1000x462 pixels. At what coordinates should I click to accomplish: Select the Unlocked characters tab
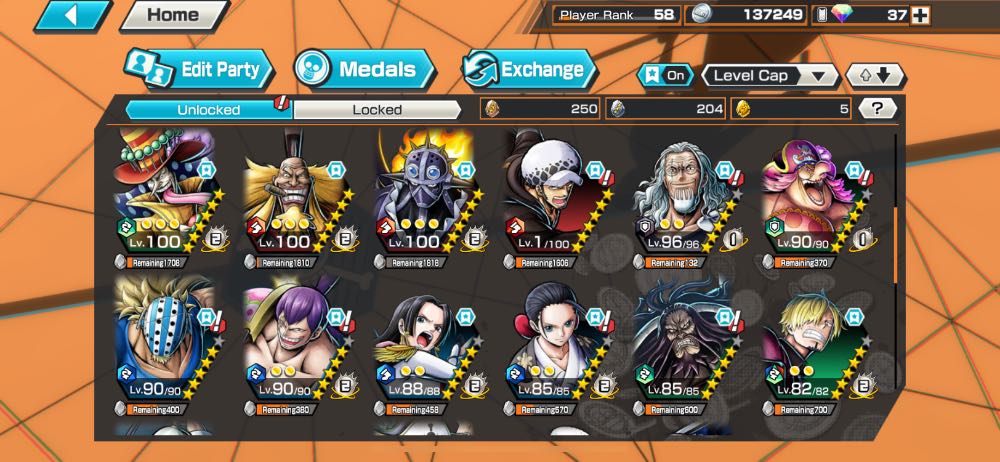coord(208,109)
